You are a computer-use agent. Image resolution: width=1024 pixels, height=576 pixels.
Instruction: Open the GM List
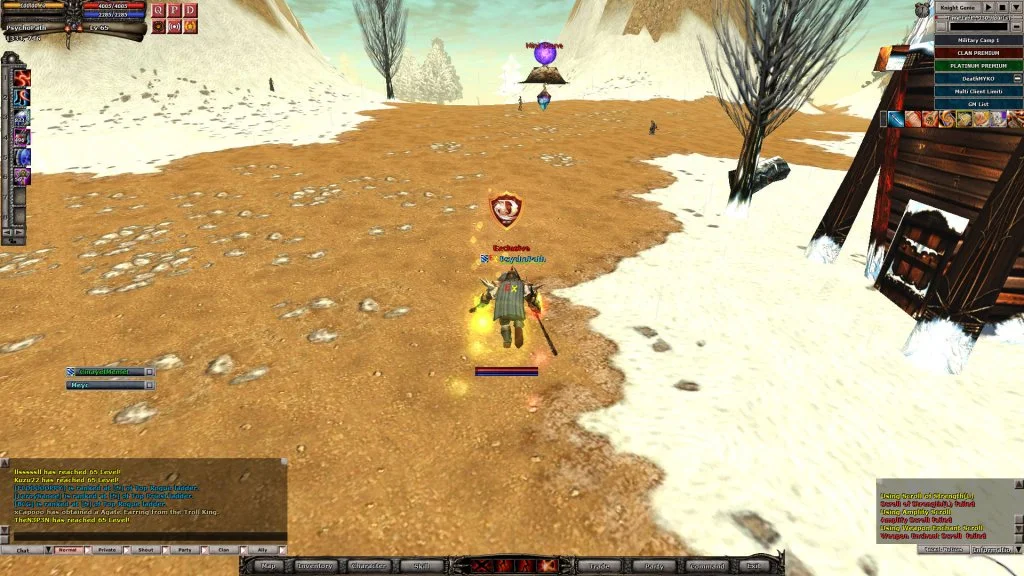pos(979,103)
